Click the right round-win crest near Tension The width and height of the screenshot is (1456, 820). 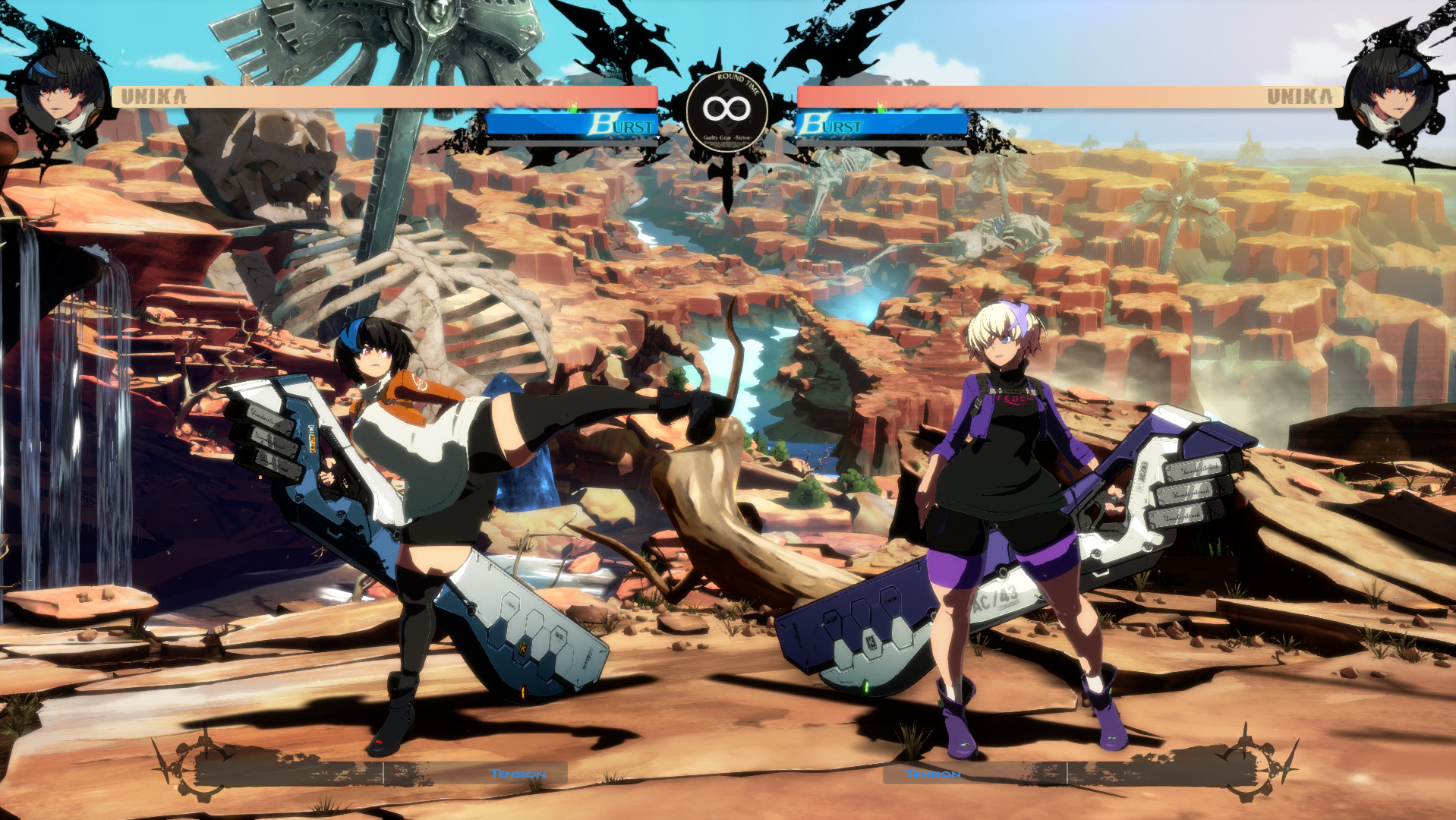pos(1250,769)
